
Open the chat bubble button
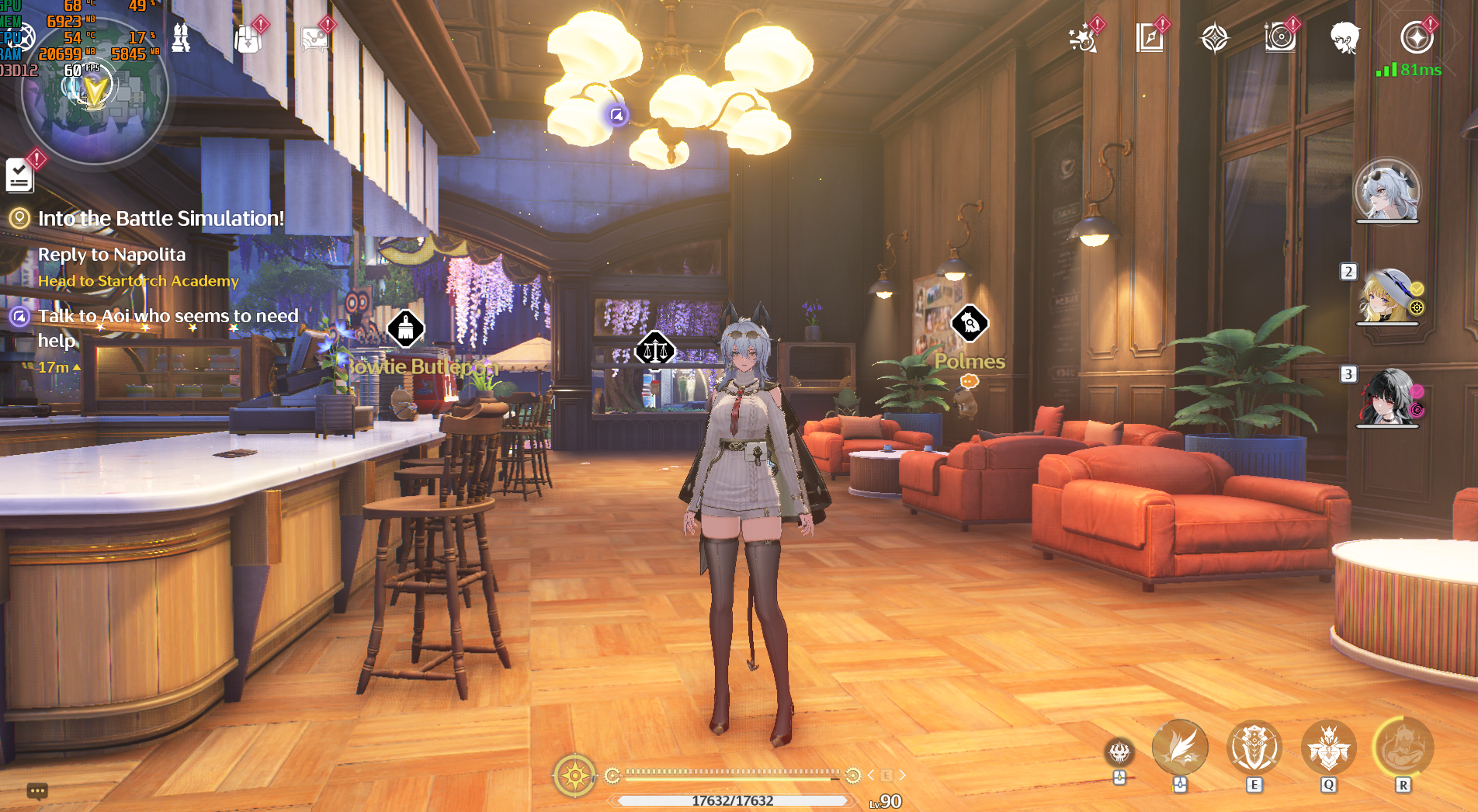click(37, 791)
